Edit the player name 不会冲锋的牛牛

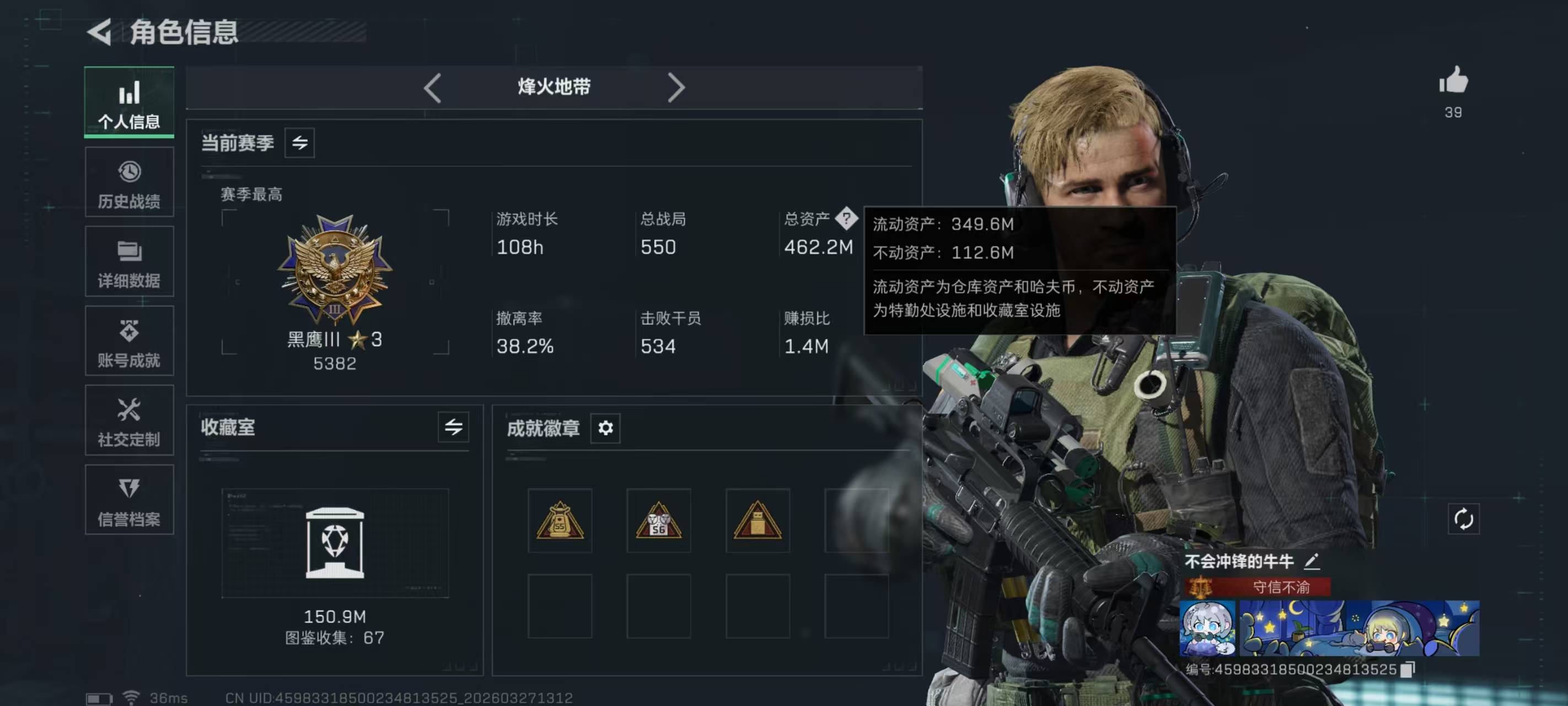pos(1312,561)
